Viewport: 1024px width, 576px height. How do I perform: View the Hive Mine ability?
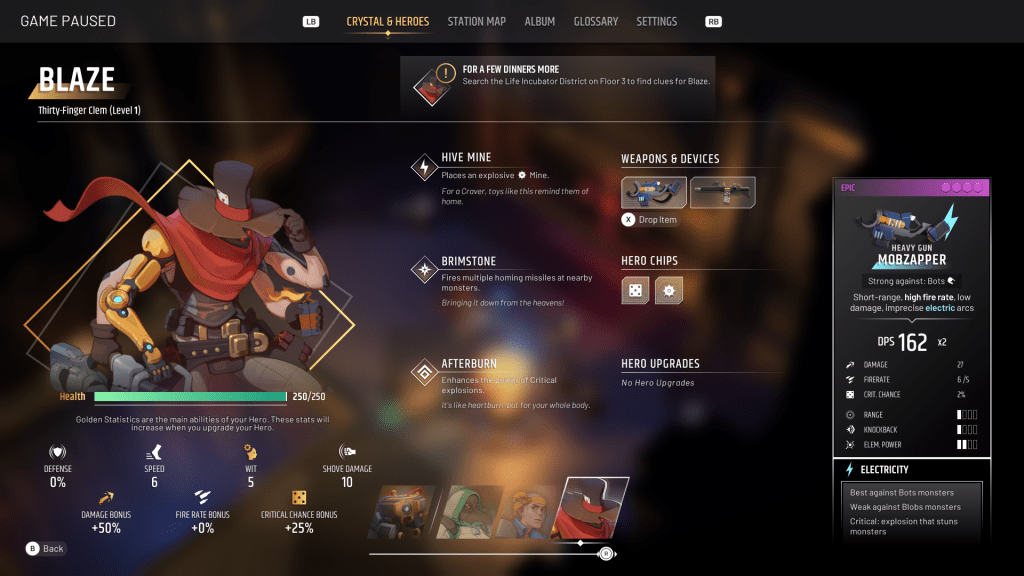(x=426, y=168)
